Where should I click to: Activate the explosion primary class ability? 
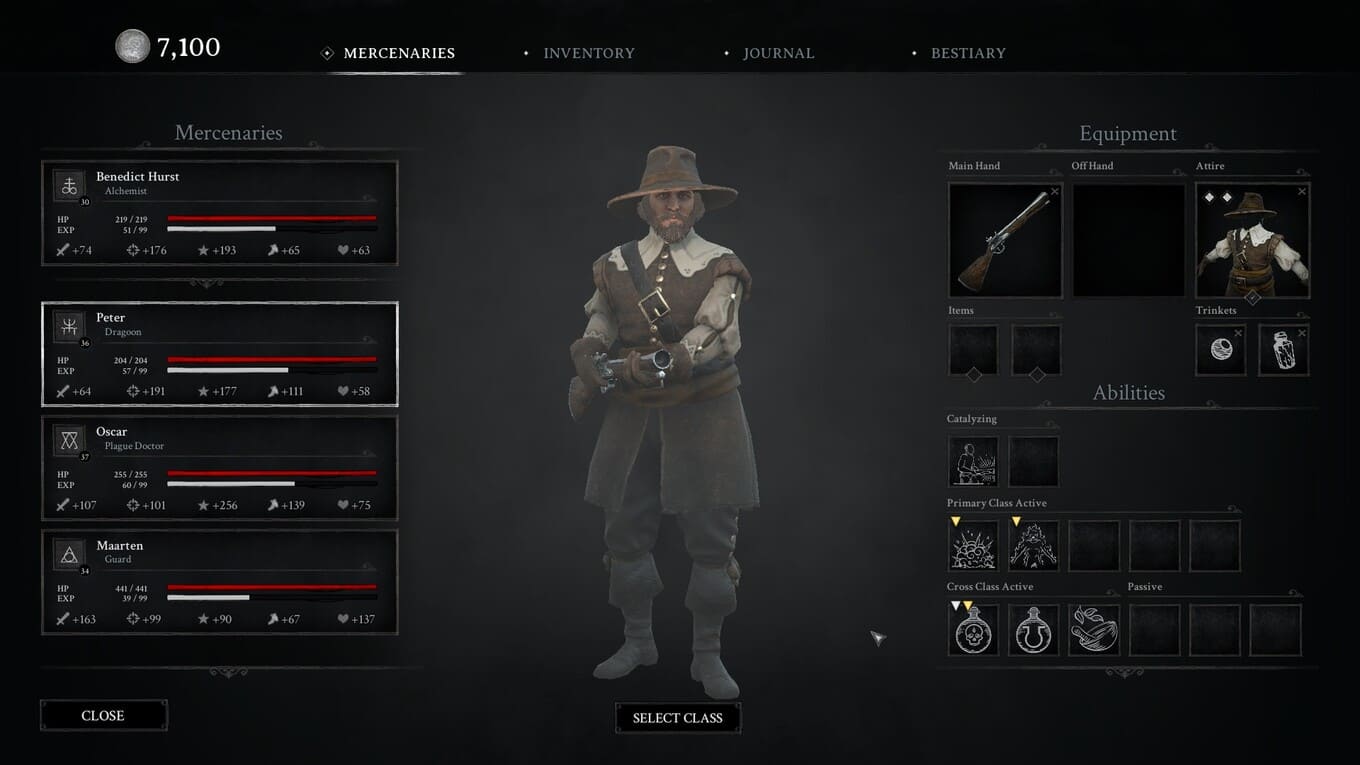coord(973,546)
